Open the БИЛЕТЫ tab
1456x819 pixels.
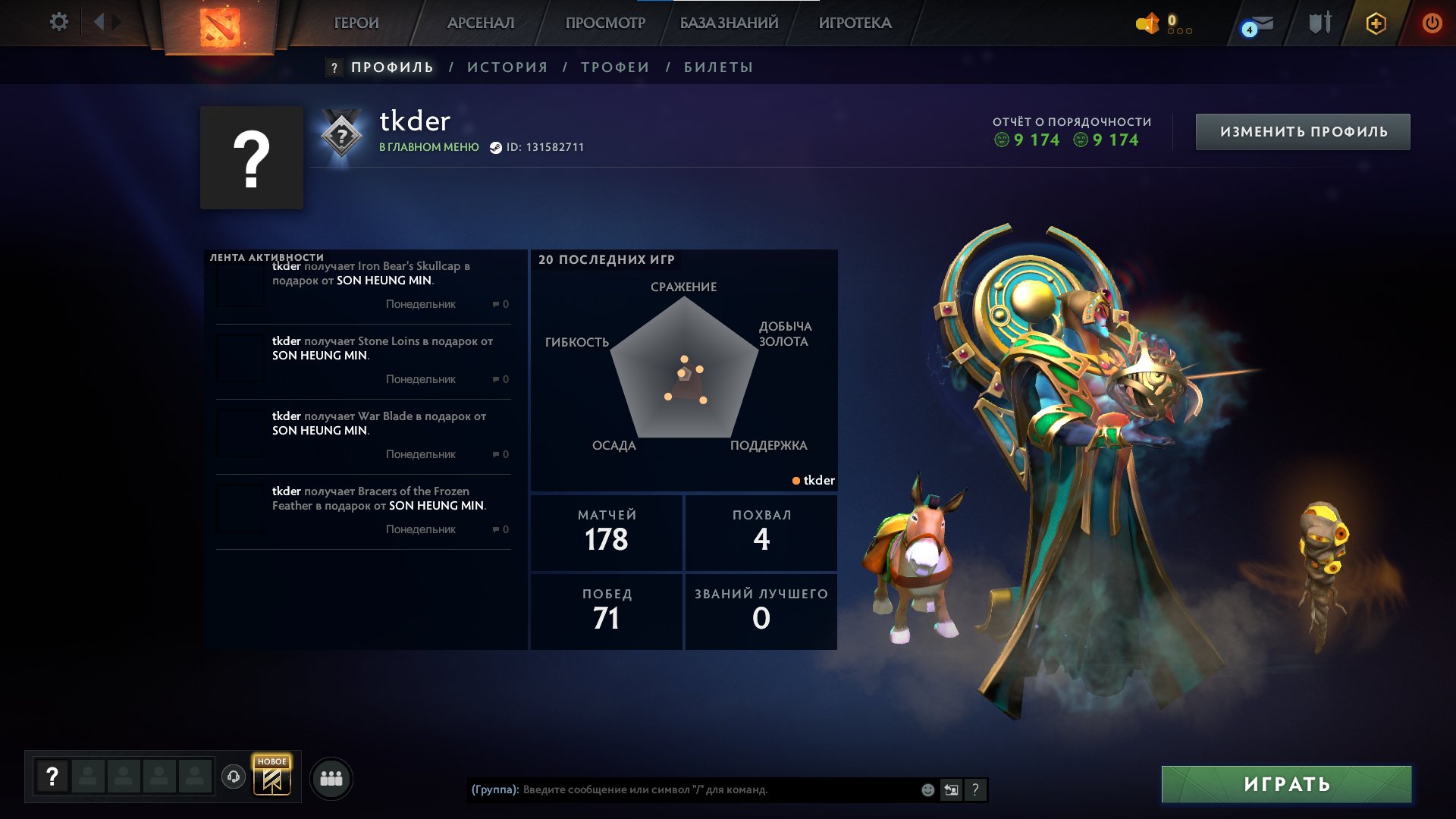click(718, 67)
